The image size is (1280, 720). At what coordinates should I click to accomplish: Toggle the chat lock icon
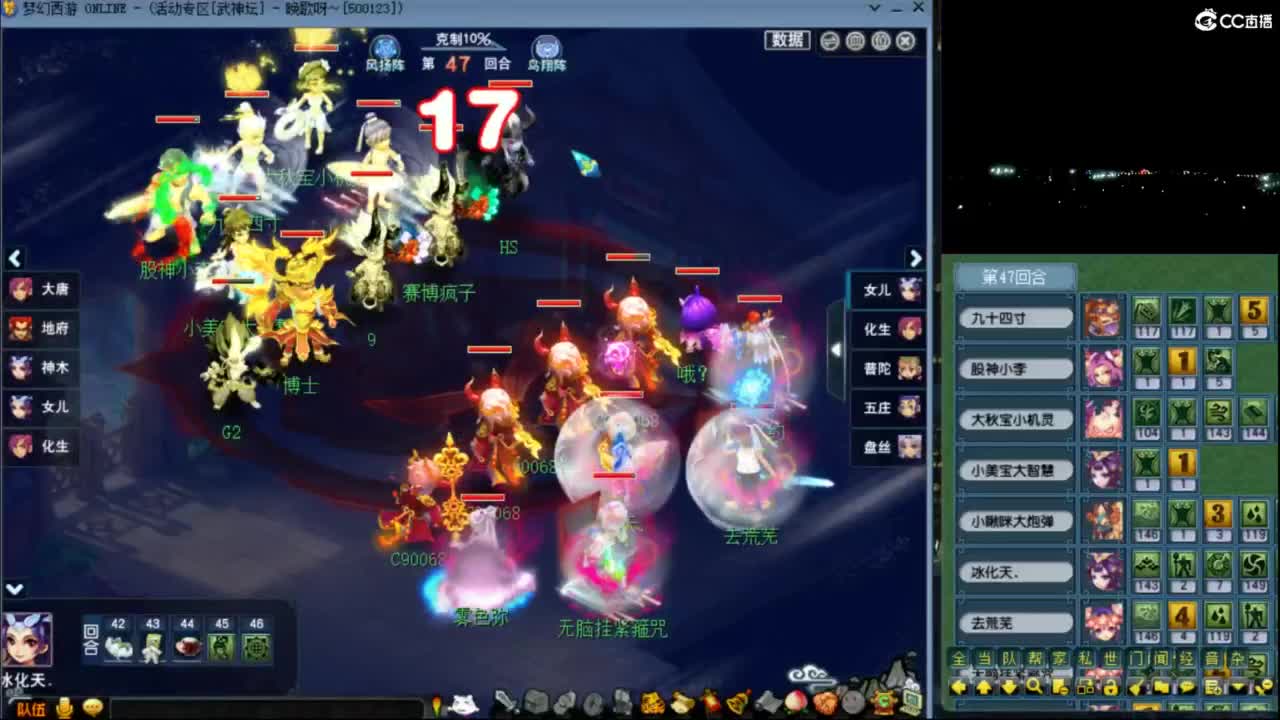point(1111,687)
